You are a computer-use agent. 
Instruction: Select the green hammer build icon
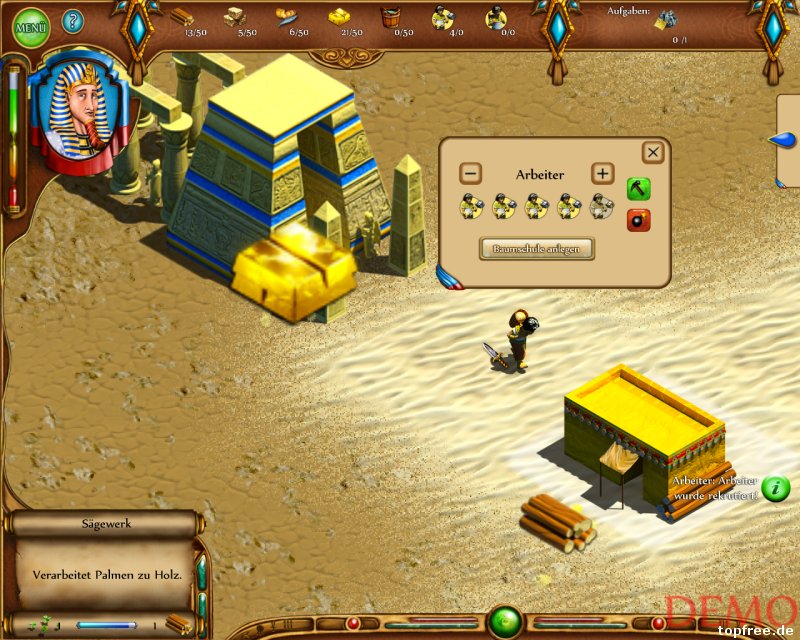point(638,189)
